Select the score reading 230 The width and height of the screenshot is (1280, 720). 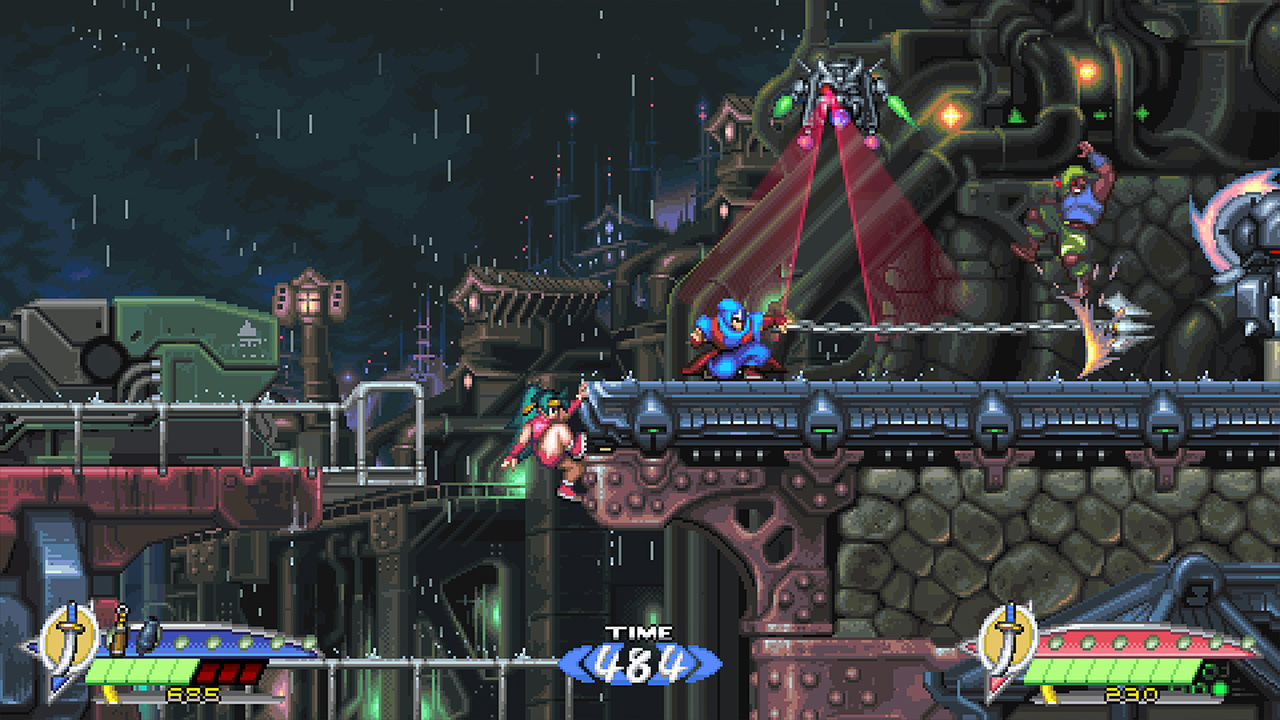[1130, 694]
